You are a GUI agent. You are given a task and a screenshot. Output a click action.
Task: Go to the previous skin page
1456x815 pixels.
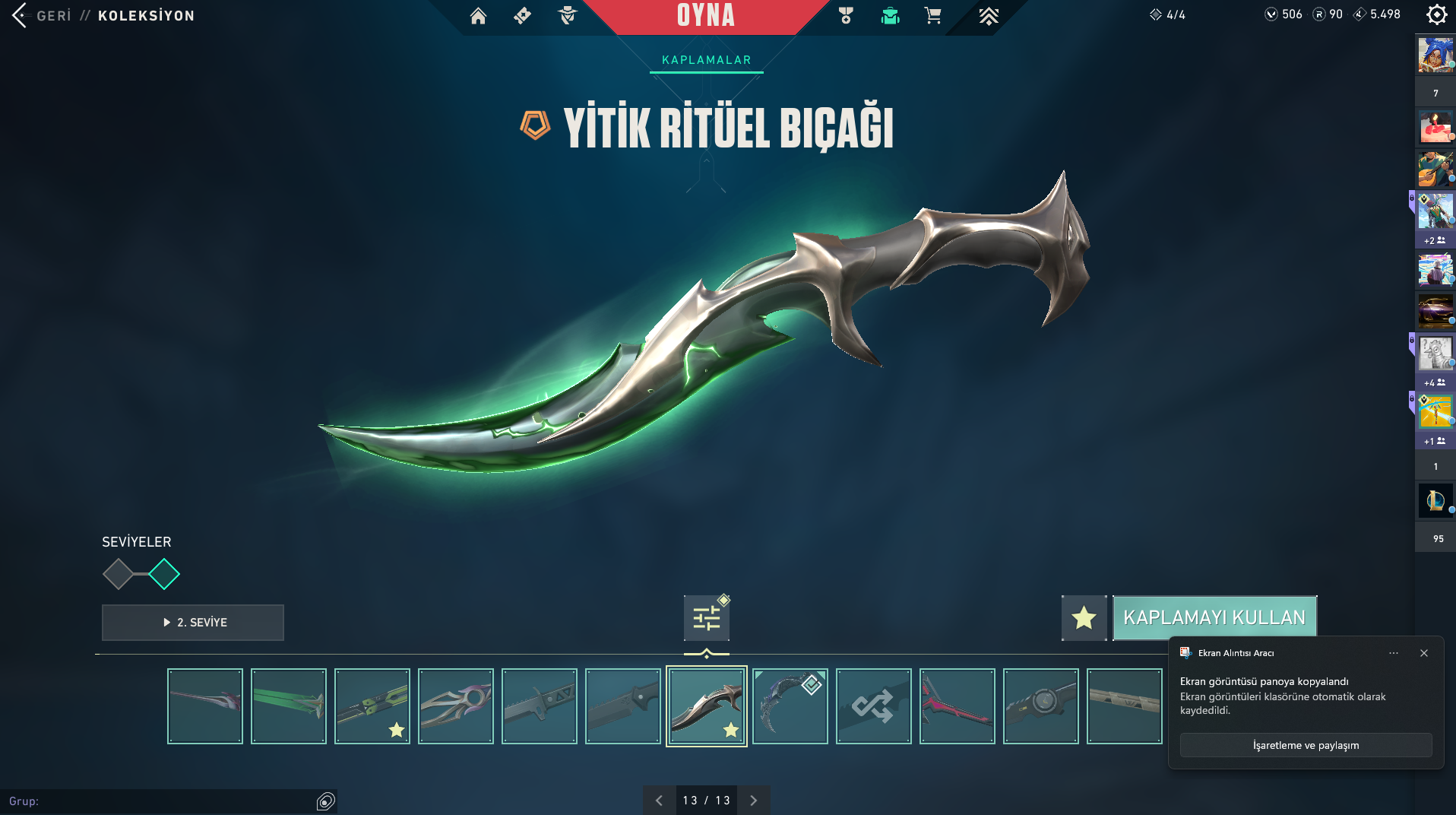click(x=659, y=800)
